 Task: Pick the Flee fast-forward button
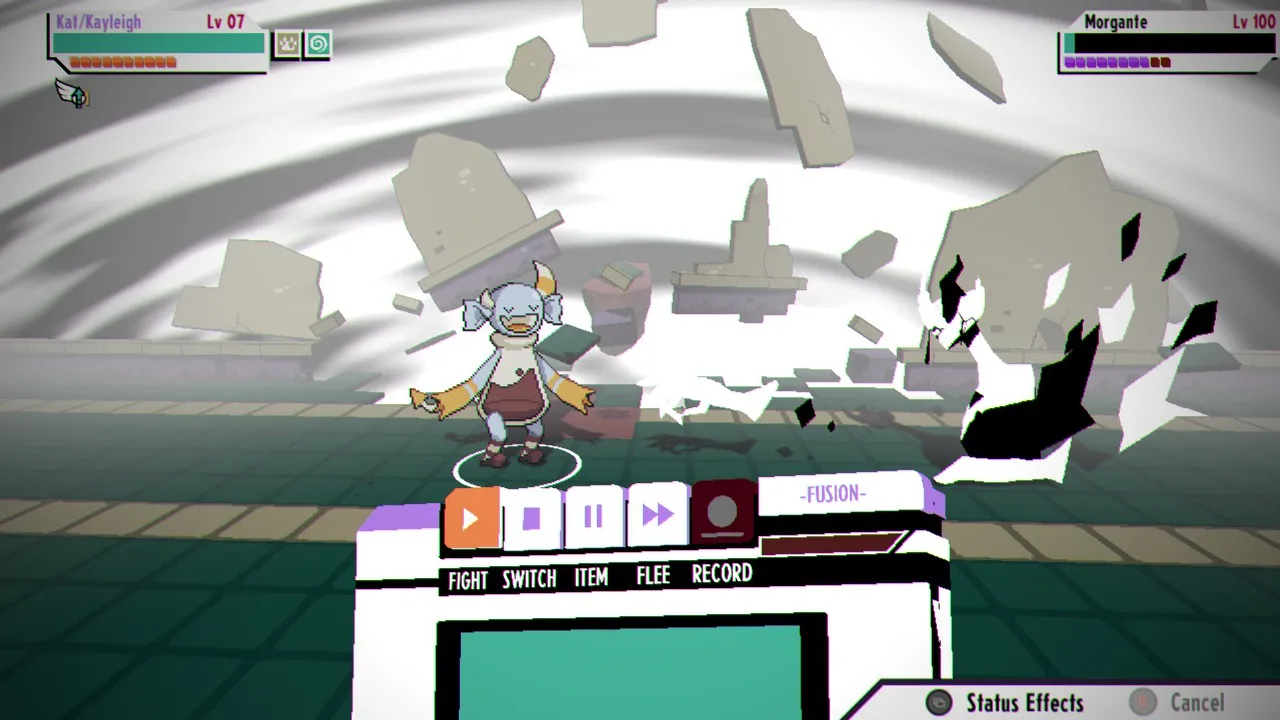click(657, 515)
